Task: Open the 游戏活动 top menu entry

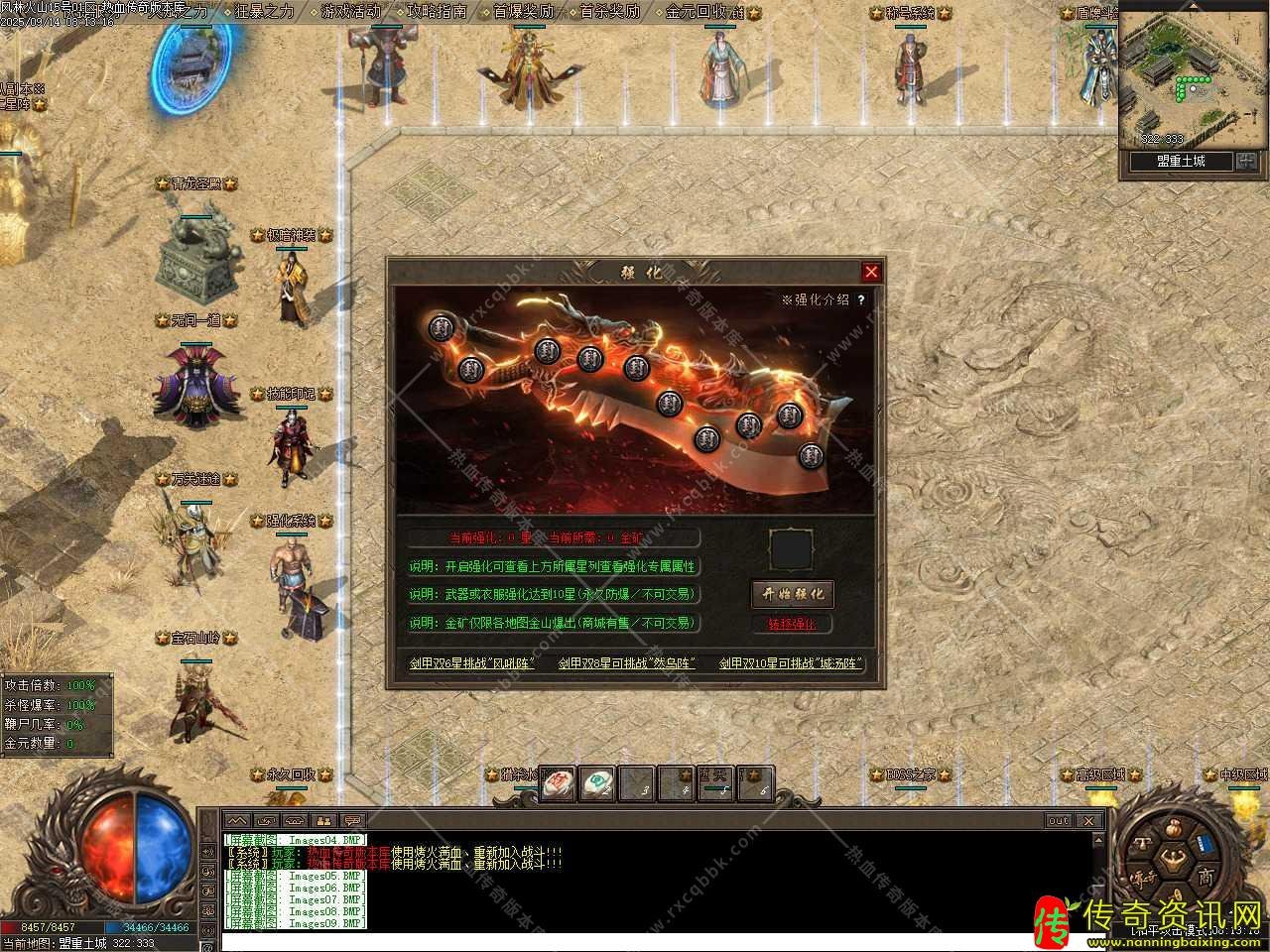Action: 350,12
